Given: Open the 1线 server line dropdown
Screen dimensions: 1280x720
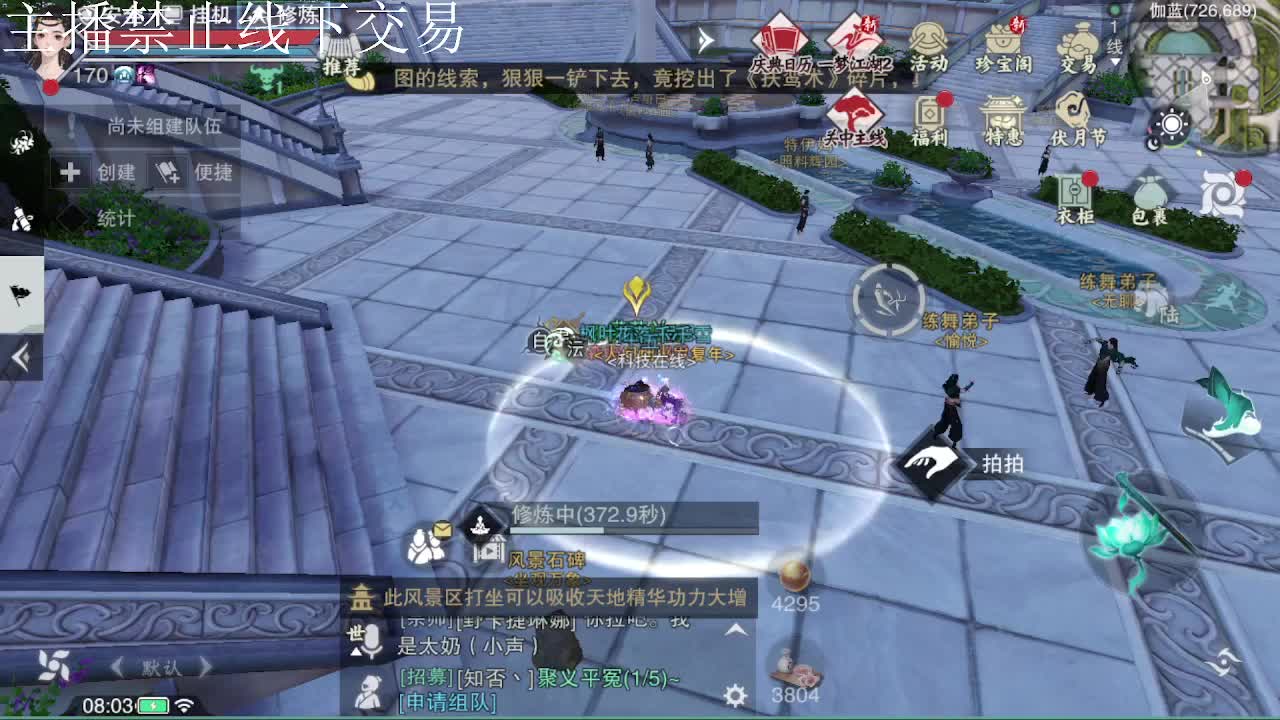Looking at the screenshot, I should click(x=1113, y=42).
